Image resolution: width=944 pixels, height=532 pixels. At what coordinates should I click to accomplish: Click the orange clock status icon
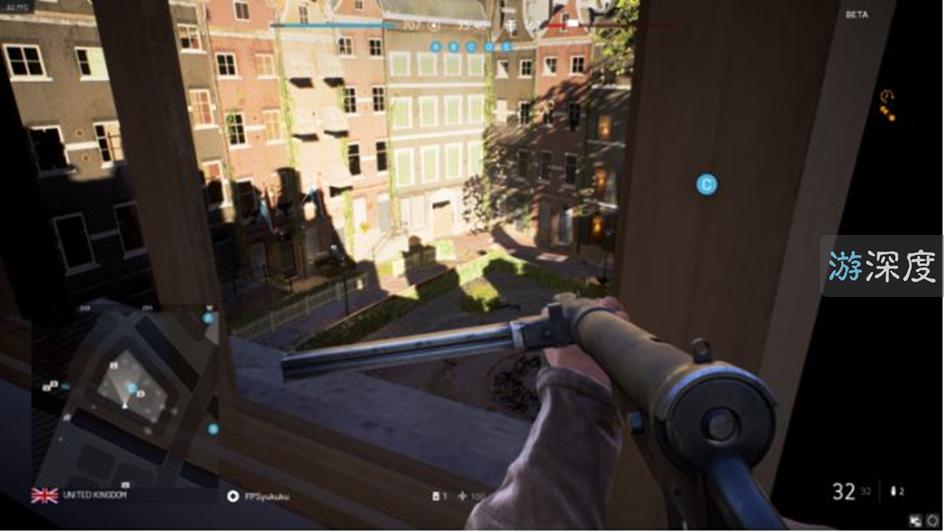click(885, 96)
